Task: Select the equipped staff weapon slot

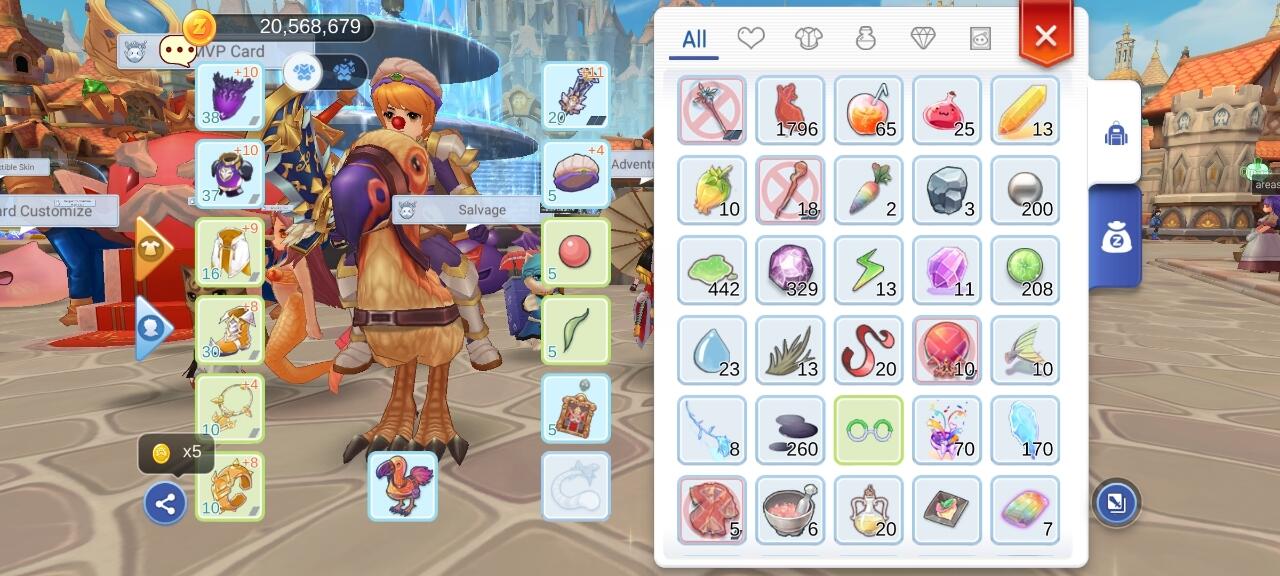Action: click(576, 97)
